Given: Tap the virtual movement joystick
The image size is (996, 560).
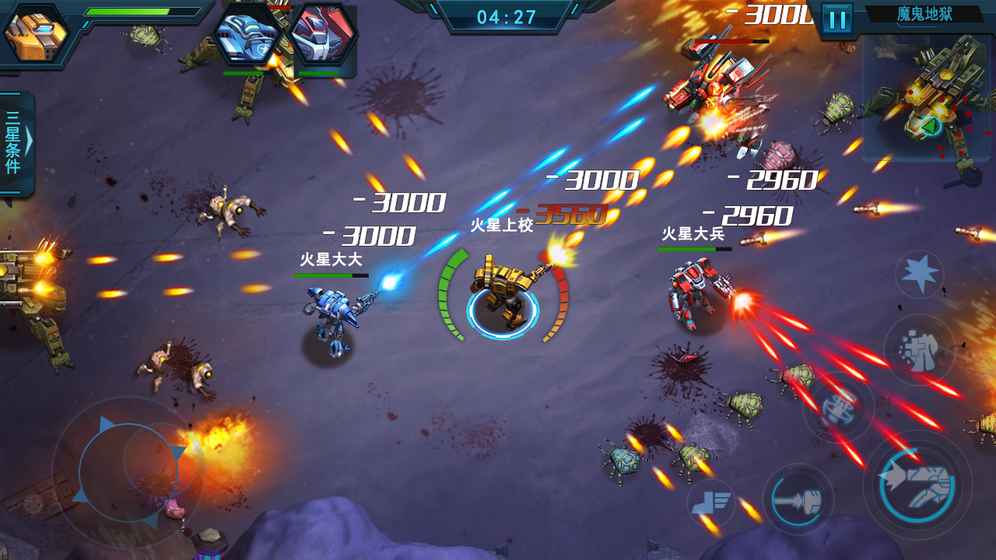Looking at the screenshot, I should (x=127, y=460).
